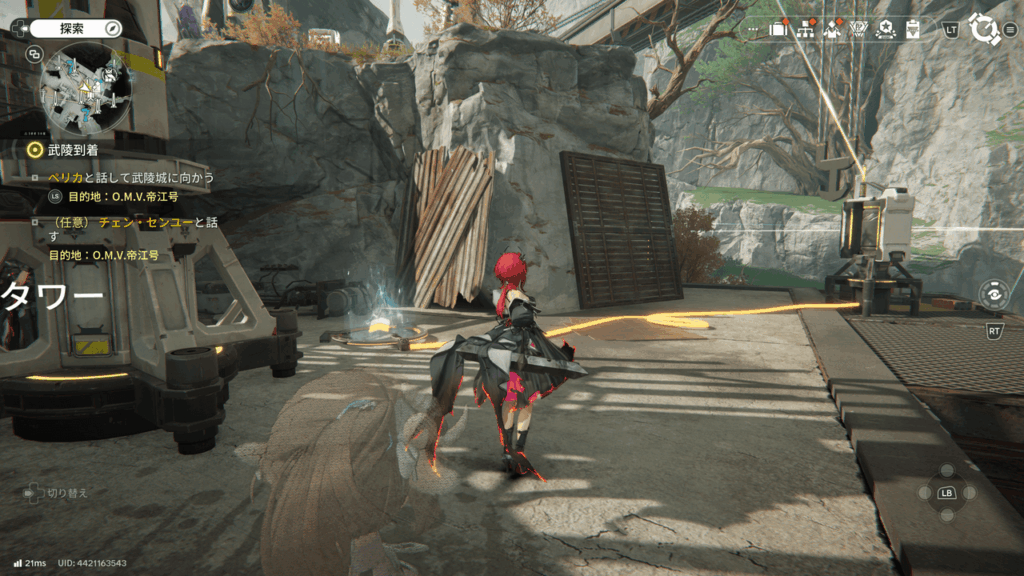The width and height of the screenshot is (1024, 576).
Task: Open the briefcase backpack icon
Action: coord(779,29)
